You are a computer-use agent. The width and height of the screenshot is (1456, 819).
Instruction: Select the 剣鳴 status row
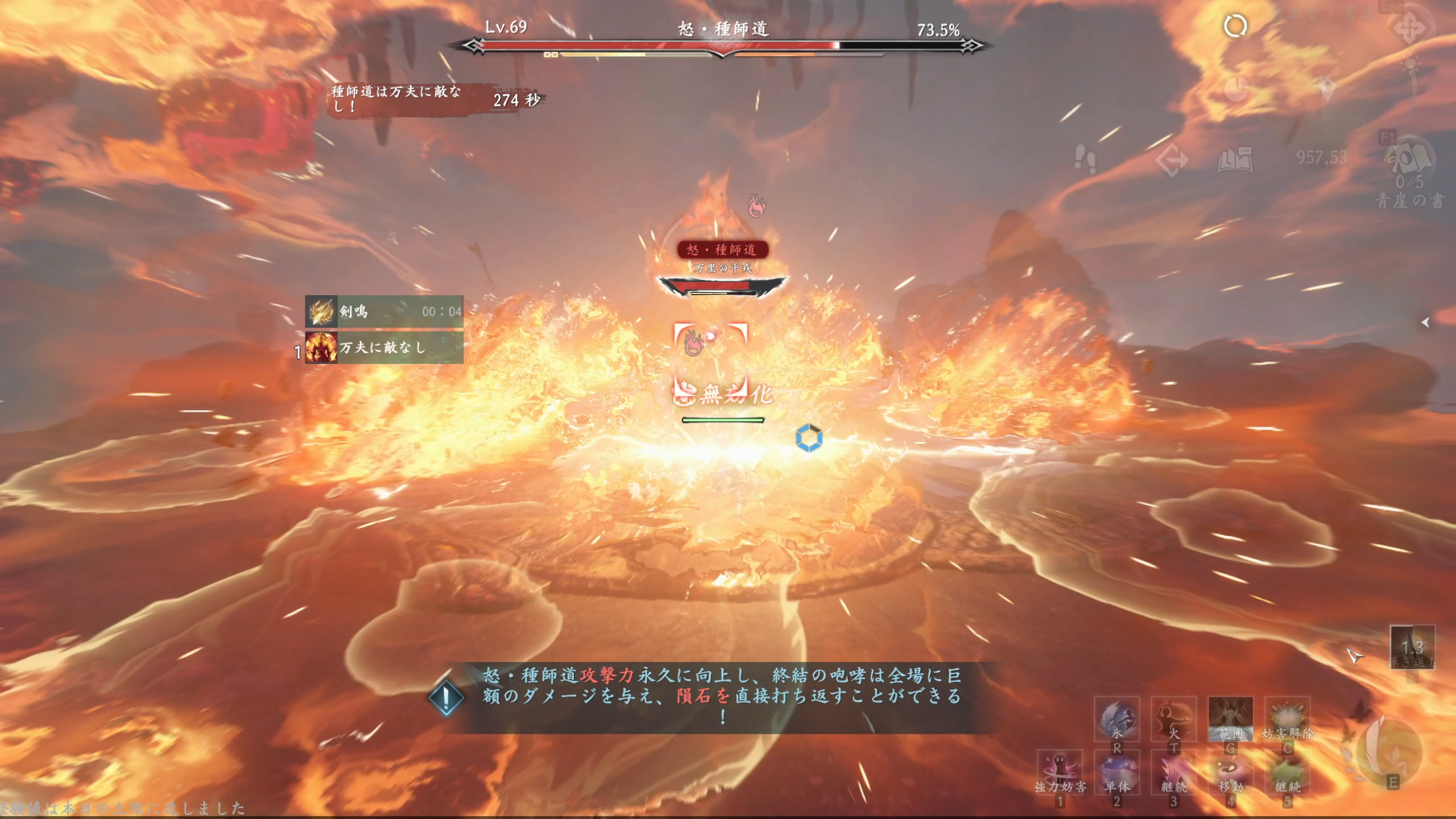point(384,311)
